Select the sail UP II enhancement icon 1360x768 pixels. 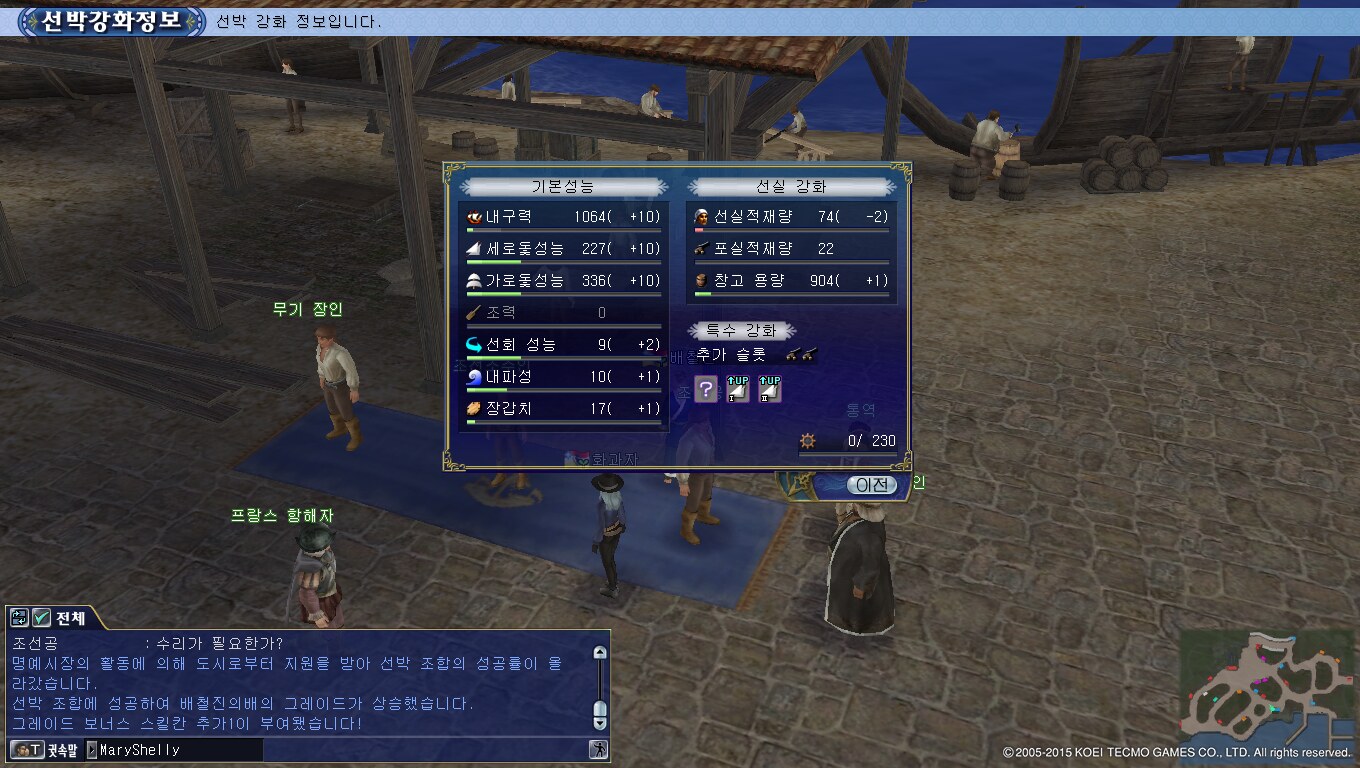tap(769, 390)
